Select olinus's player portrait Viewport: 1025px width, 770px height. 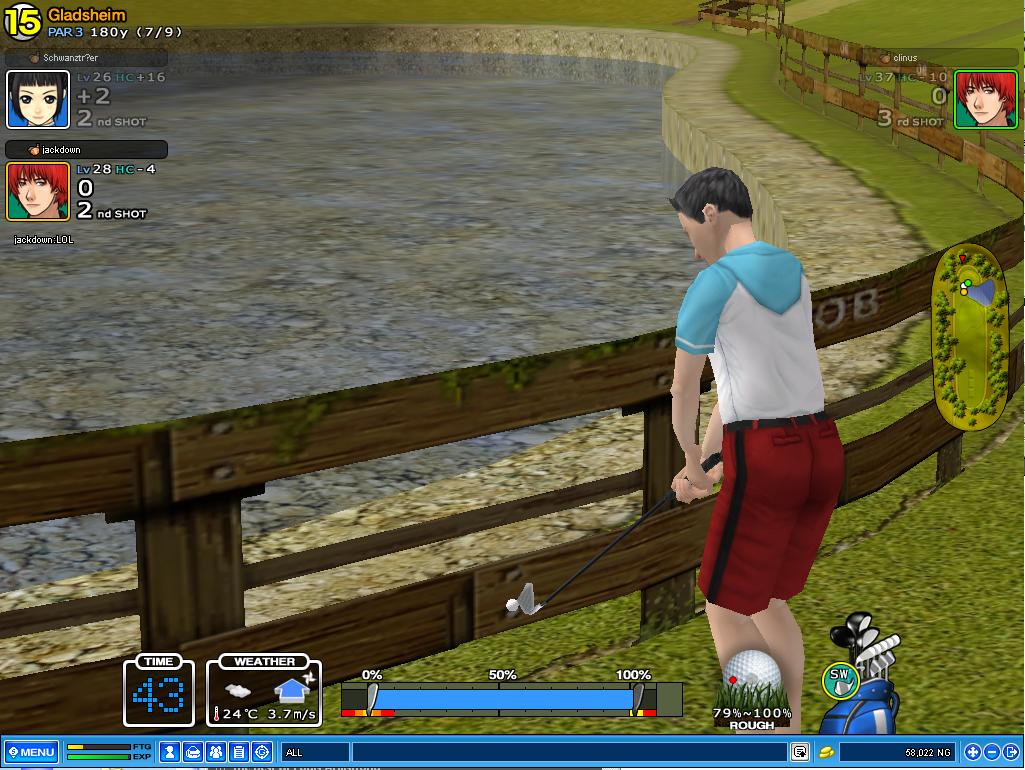[x=971, y=99]
